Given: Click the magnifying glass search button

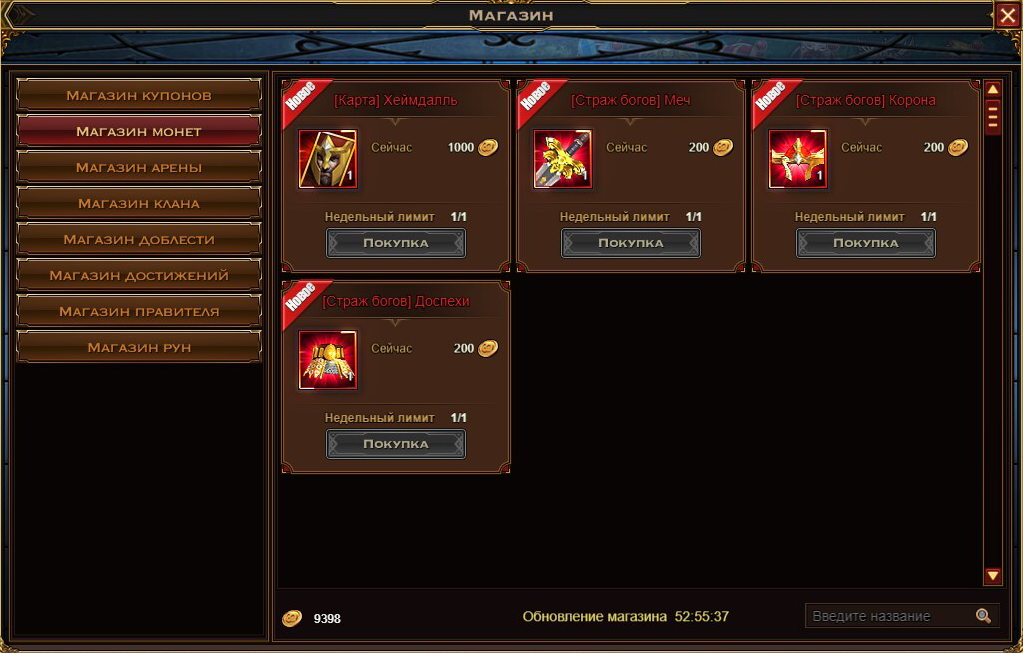Looking at the screenshot, I should [x=984, y=616].
